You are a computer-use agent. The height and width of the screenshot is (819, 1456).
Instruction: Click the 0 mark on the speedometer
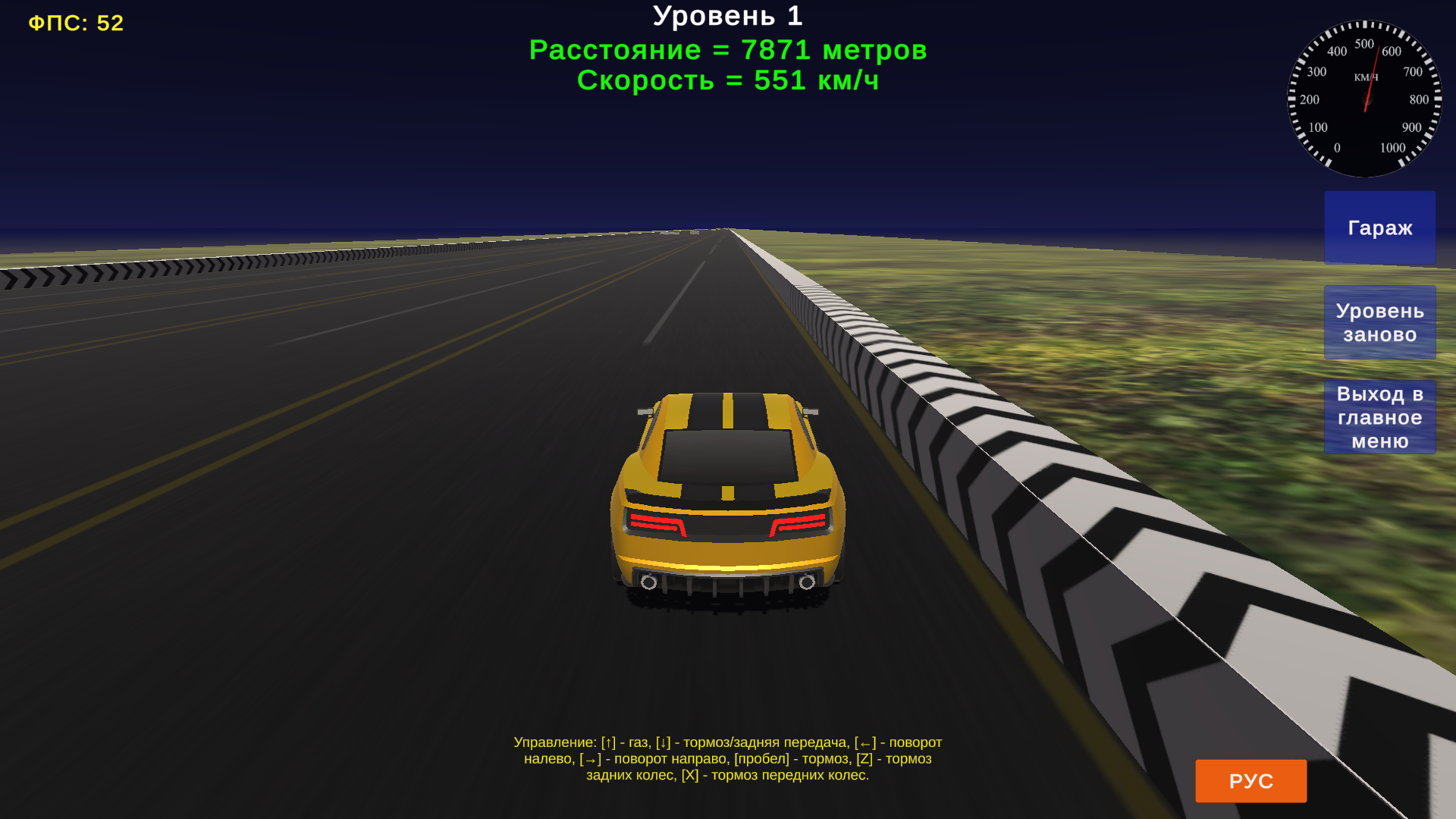(x=1338, y=147)
